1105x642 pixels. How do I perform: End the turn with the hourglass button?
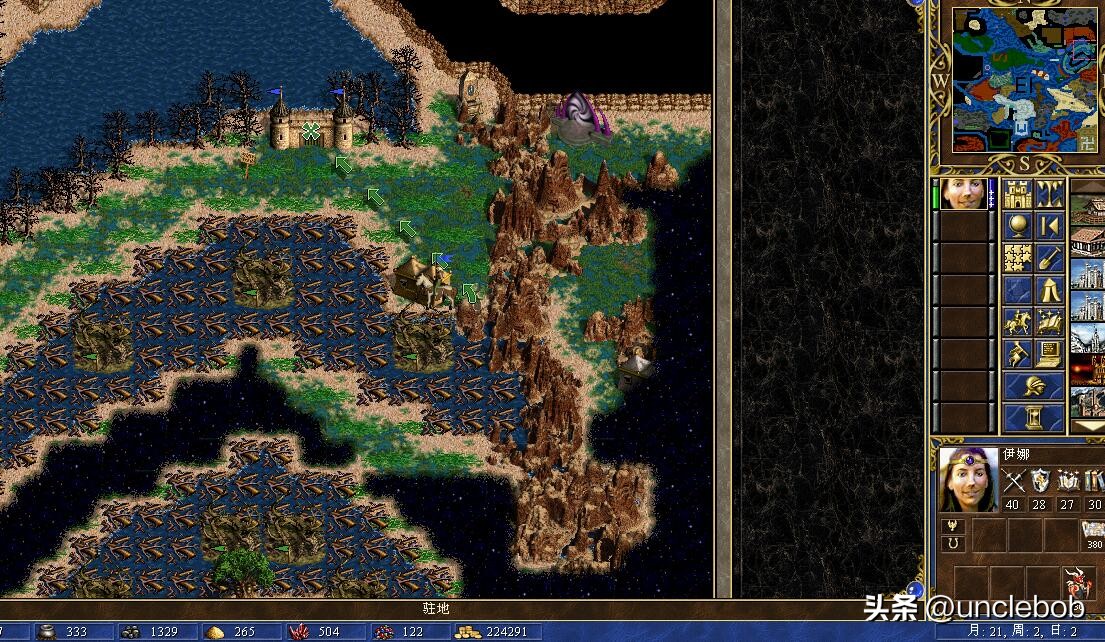(1033, 418)
